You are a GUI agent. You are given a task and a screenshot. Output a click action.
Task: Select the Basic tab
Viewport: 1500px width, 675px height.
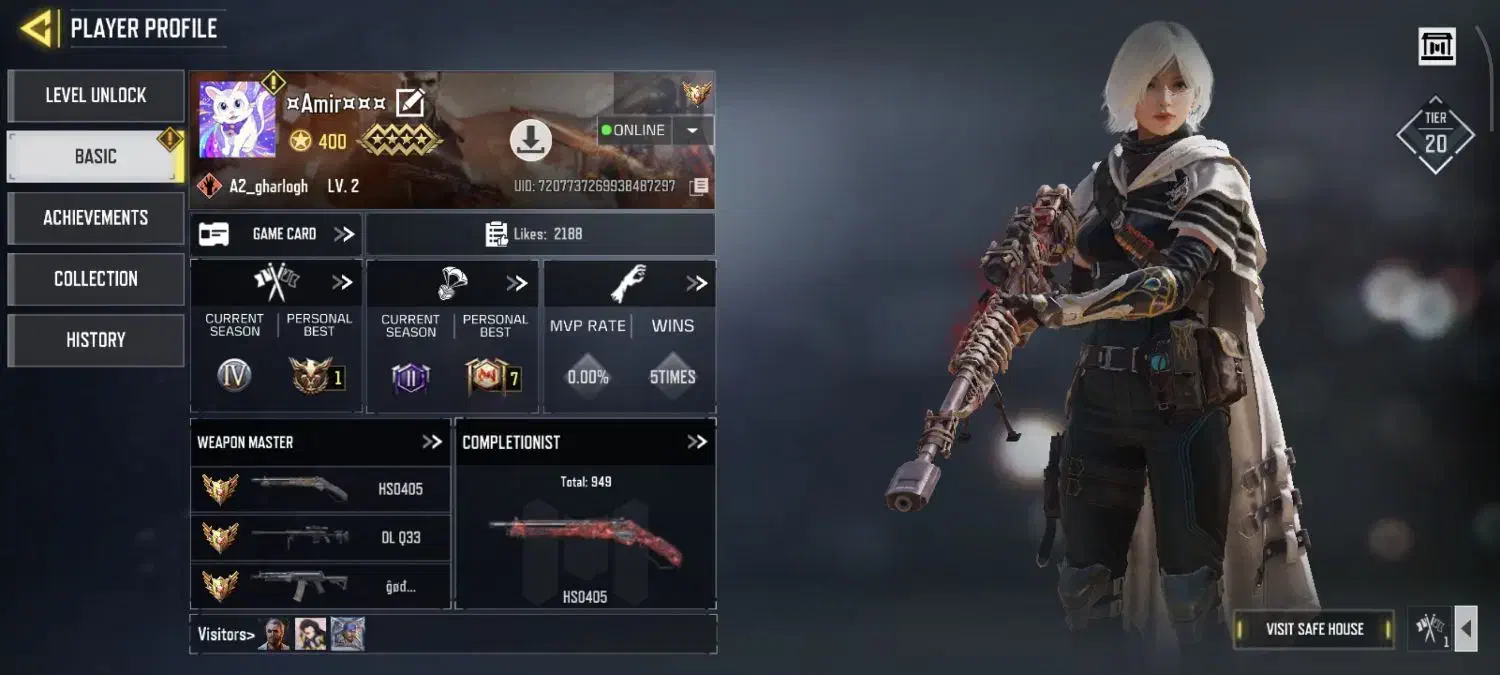pyautogui.click(x=96, y=157)
